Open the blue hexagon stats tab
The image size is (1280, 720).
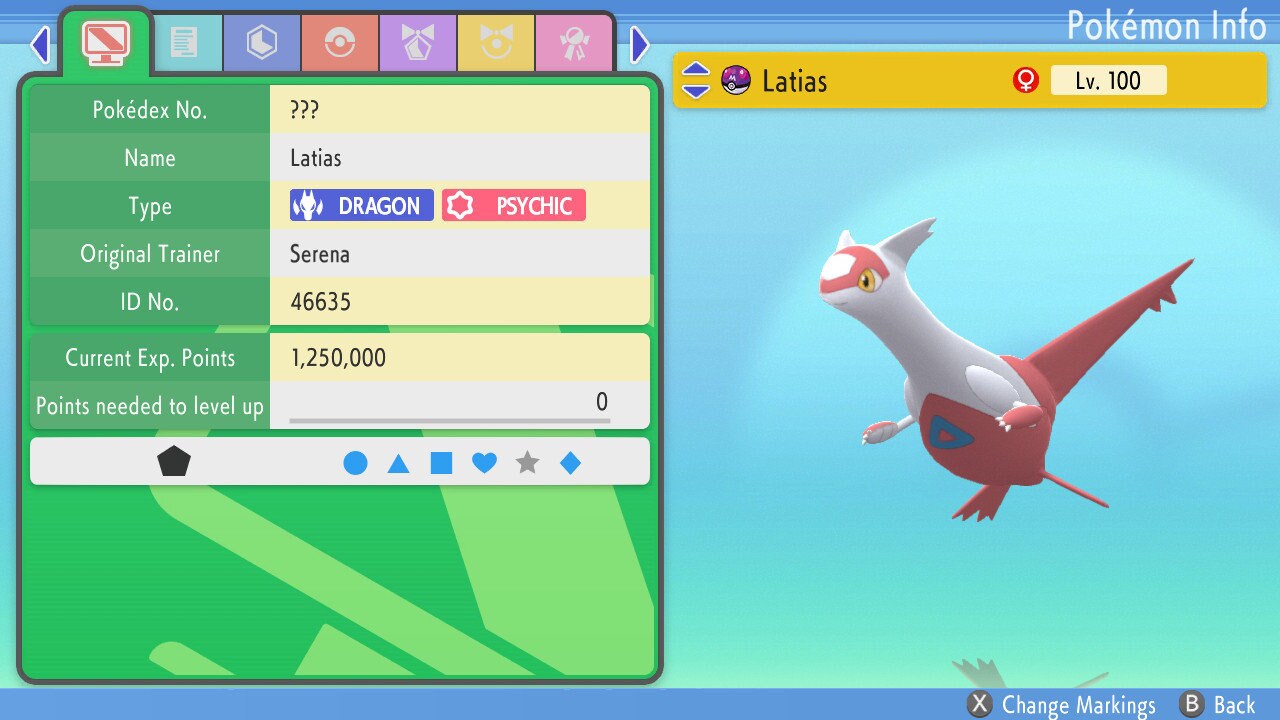pyautogui.click(x=261, y=43)
